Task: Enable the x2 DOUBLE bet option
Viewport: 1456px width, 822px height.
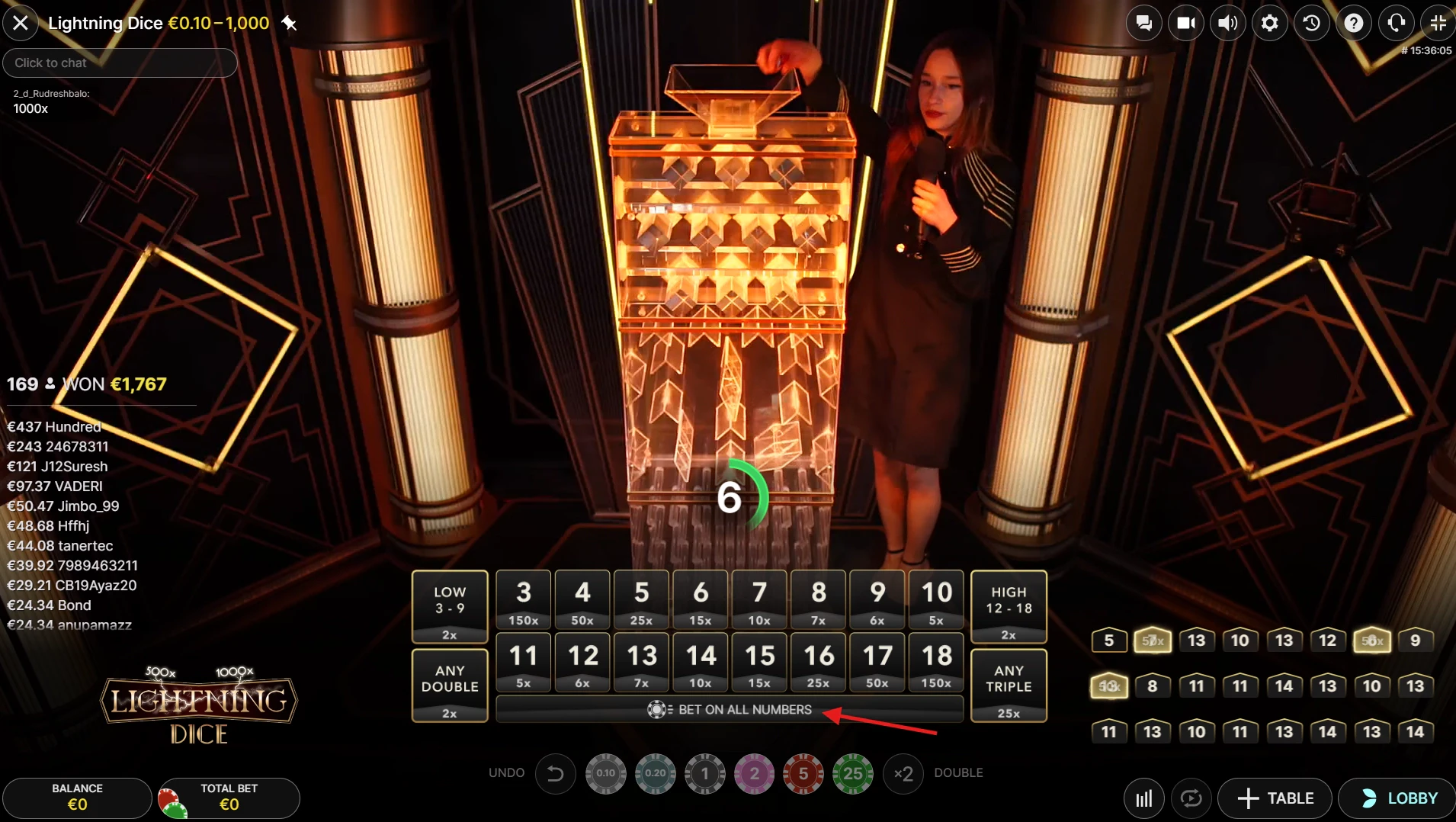Action: (903, 773)
